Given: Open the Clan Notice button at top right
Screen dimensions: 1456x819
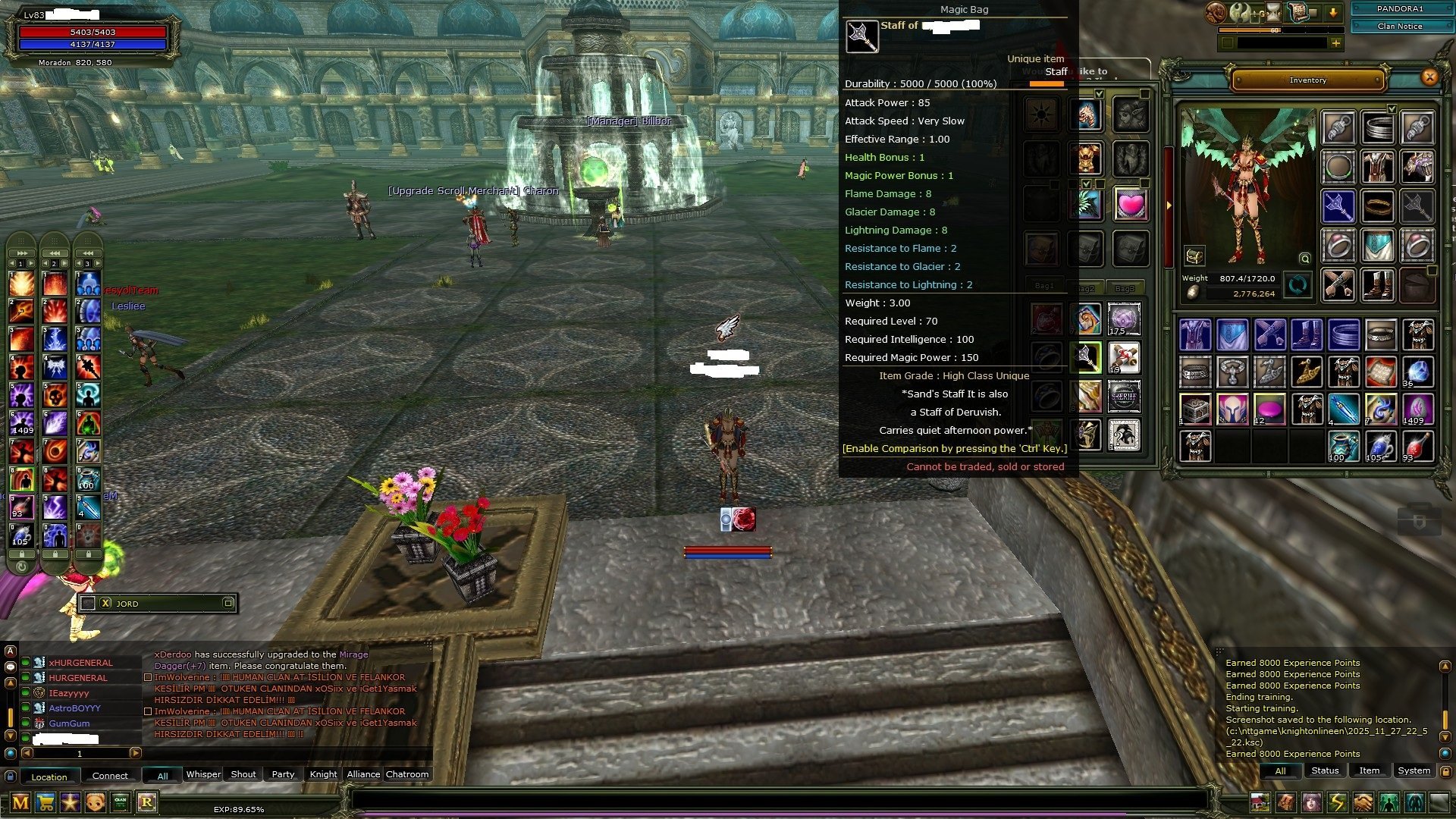Looking at the screenshot, I should coord(1401,26).
